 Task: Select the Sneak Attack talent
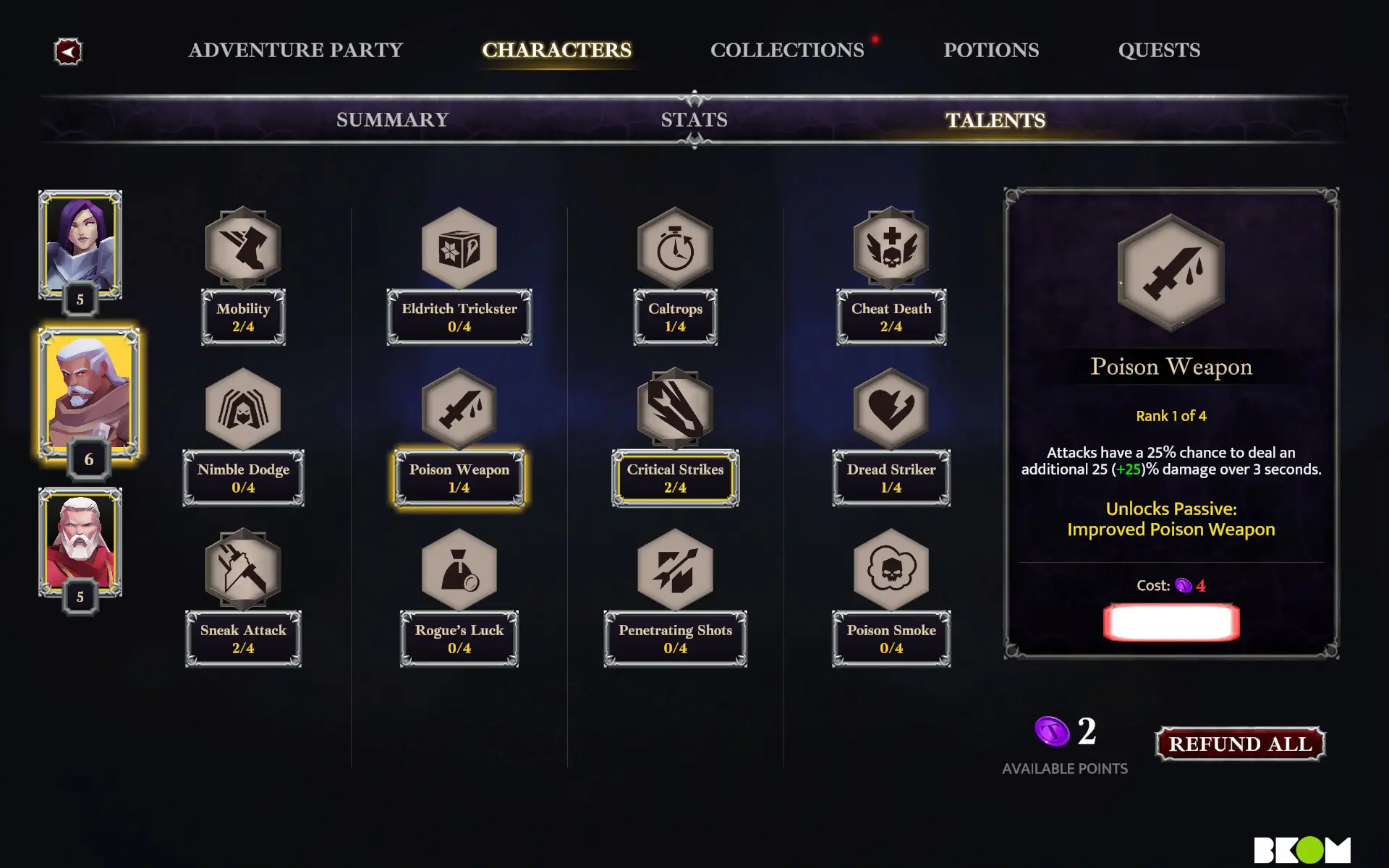tap(243, 570)
